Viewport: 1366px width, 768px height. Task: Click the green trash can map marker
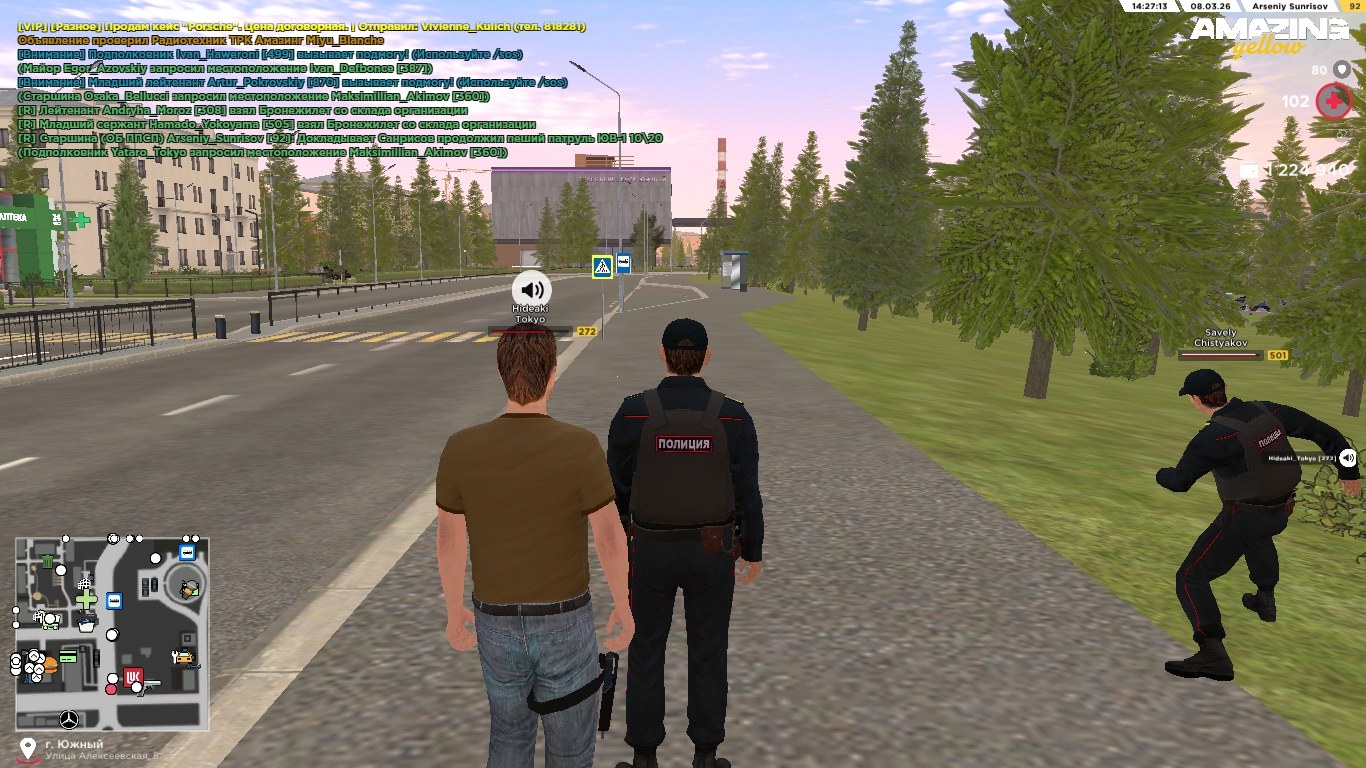coord(47,563)
